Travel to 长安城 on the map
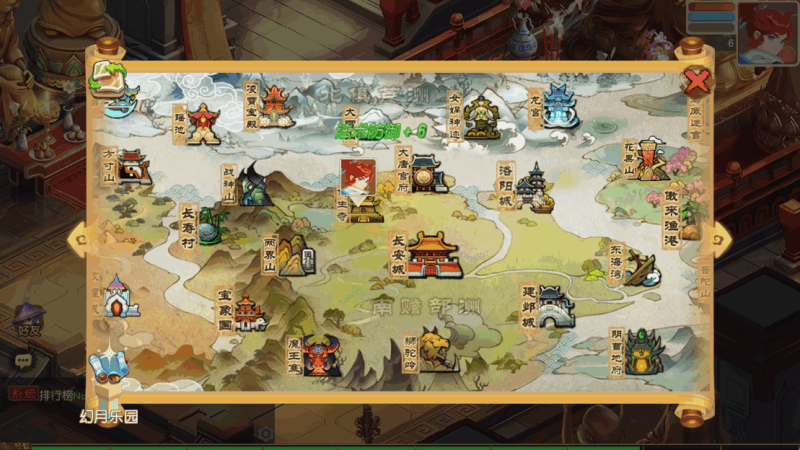 coord(433,255)
